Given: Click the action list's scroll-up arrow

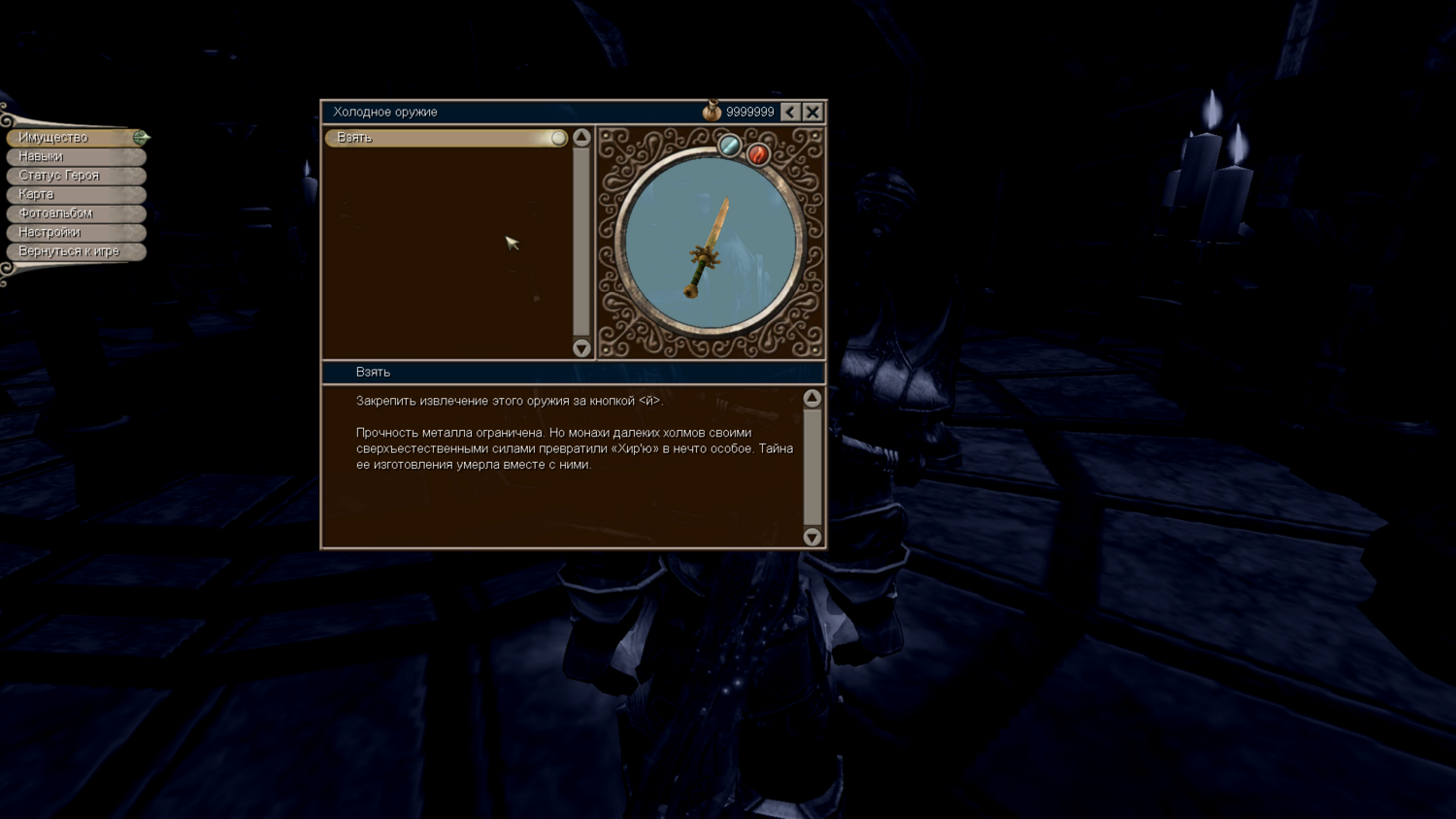Looking at the screenshot, I should [x=581, y=138].
